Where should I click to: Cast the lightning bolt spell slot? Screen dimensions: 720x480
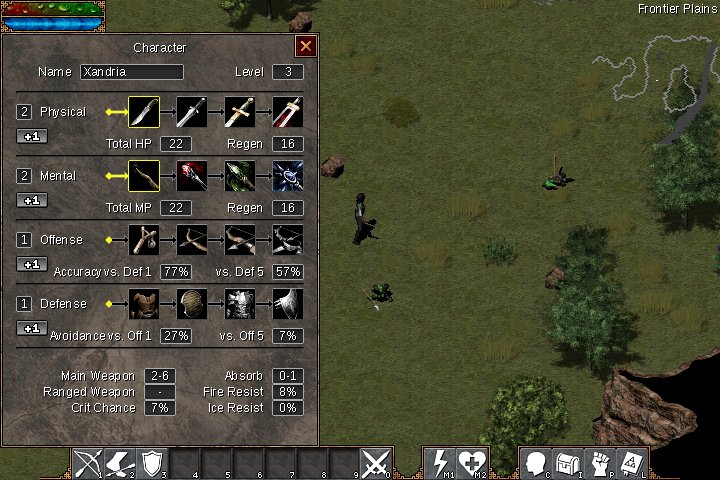pyautogui.click(x=440, y=463)
